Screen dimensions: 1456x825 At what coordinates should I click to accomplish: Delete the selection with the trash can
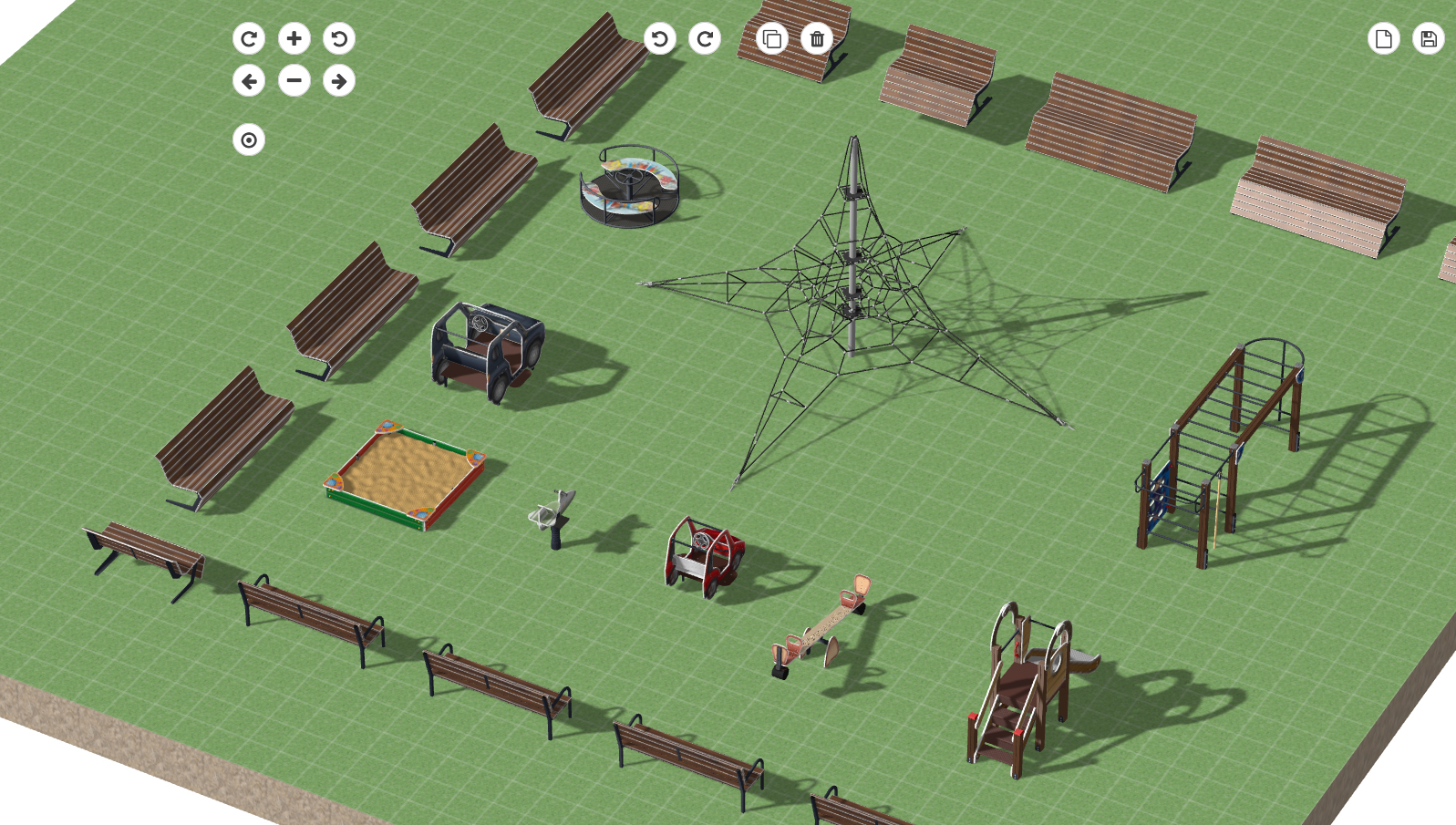tap(817, 38)
